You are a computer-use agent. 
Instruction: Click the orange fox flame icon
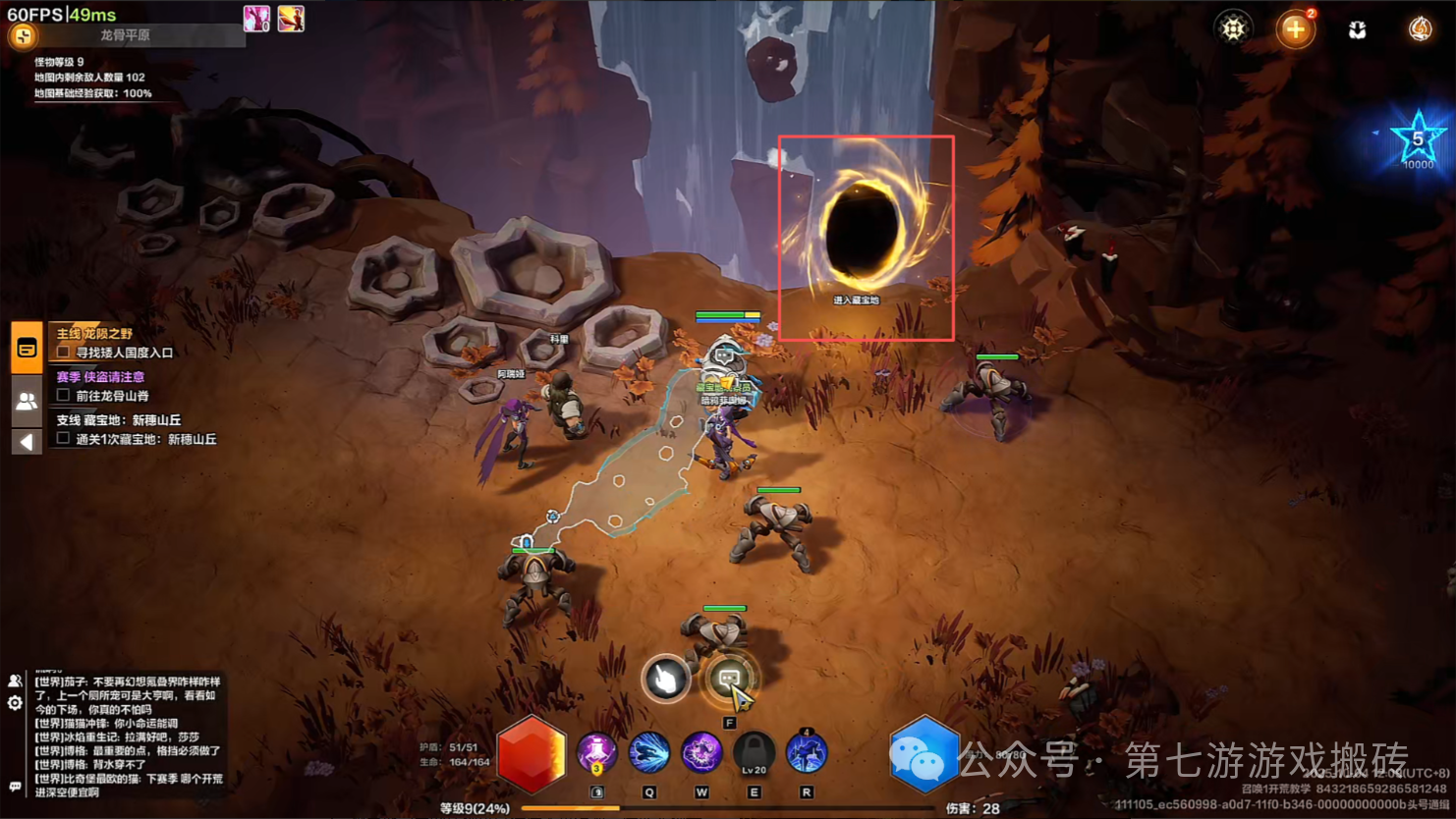pyautogui.click(x=1420, y=29)
